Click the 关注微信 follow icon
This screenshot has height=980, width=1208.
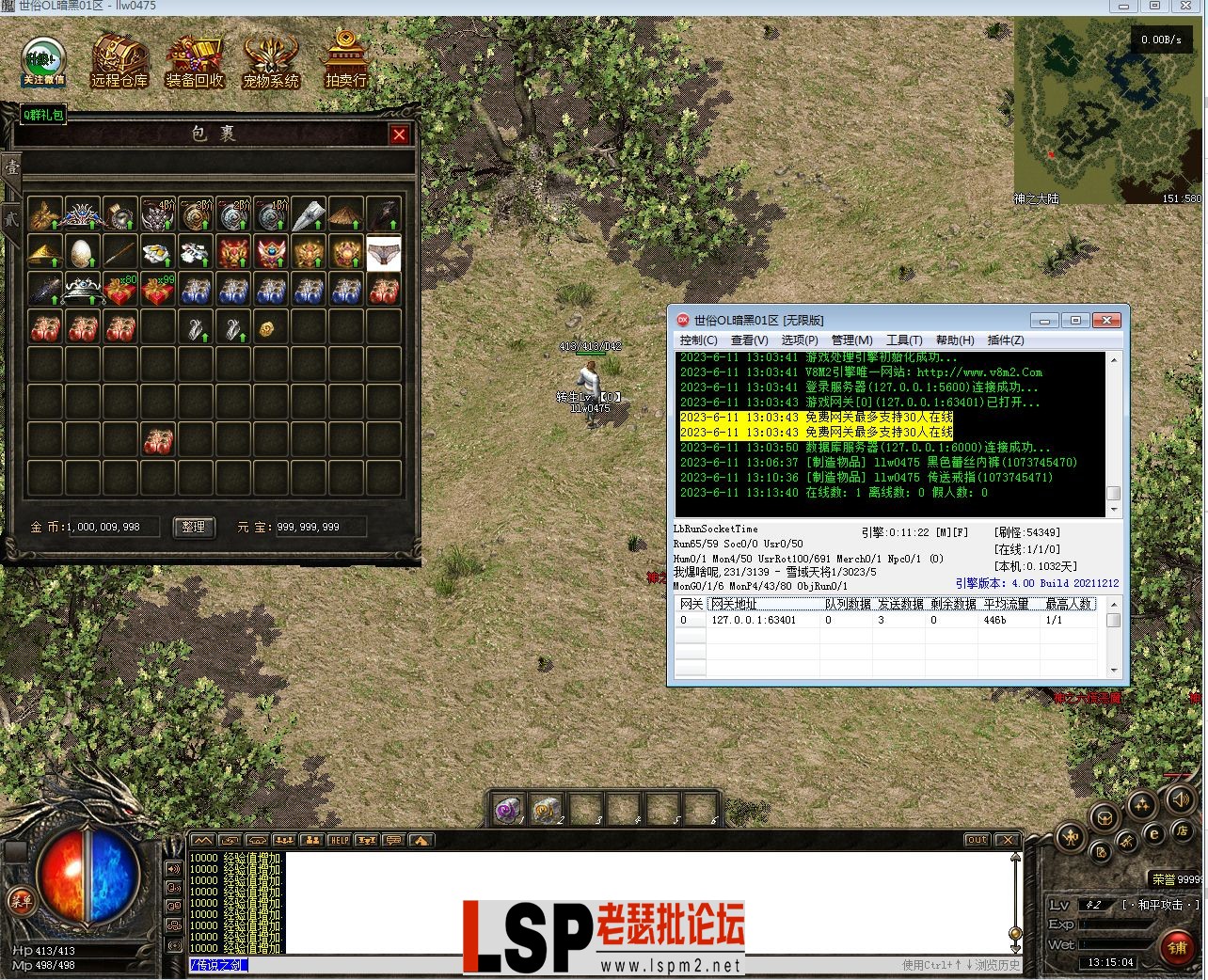click(x=43, y=61)
